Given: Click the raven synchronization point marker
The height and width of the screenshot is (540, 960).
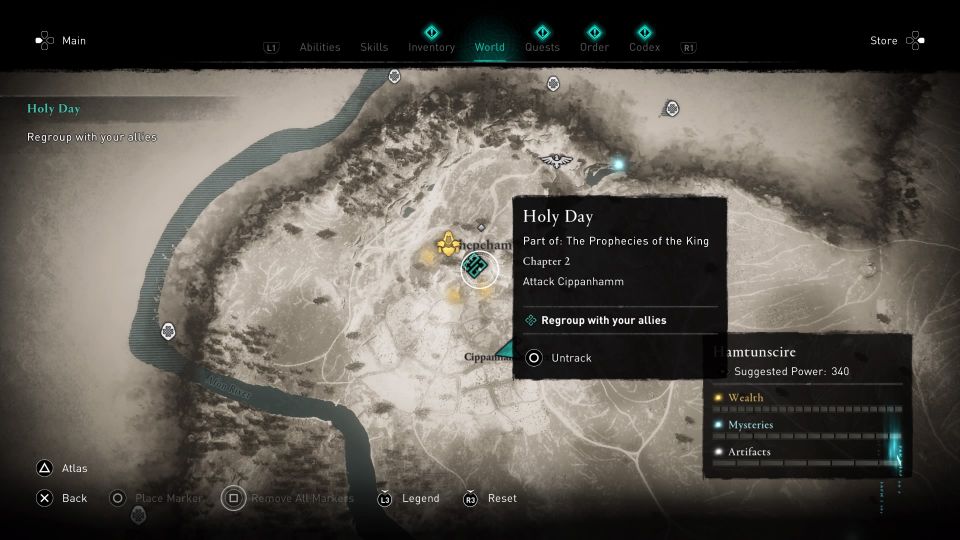Looking at the screenshot, I should 556,159.
